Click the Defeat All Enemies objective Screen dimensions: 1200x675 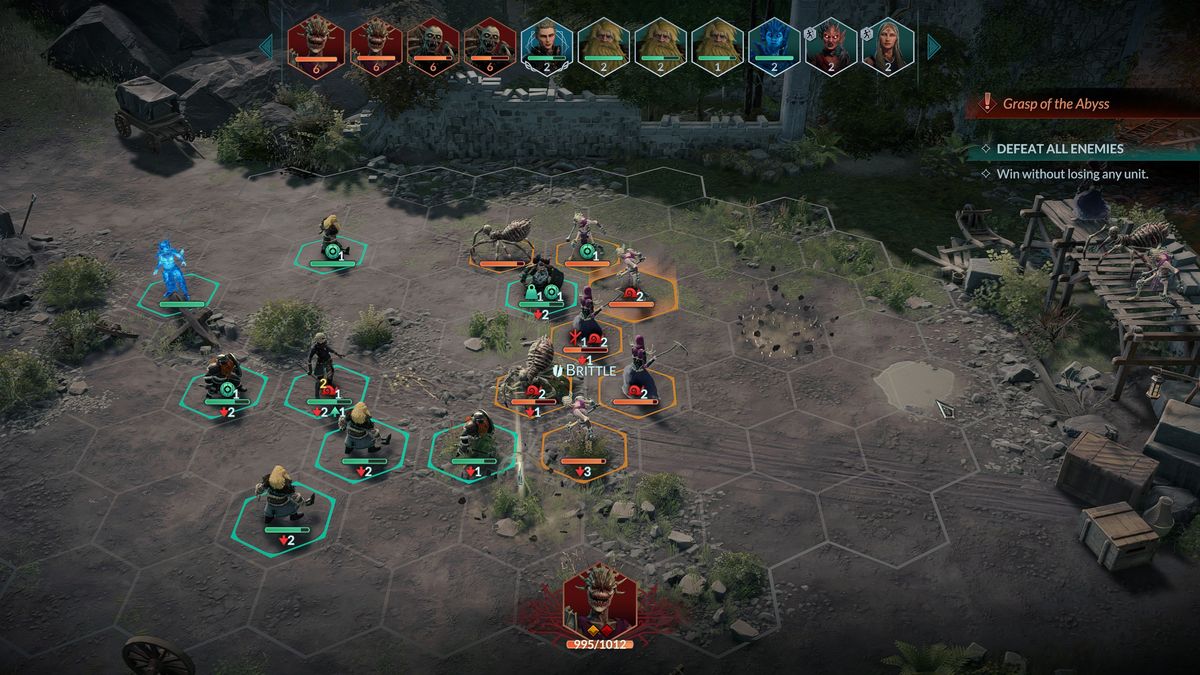(1060, 149)
